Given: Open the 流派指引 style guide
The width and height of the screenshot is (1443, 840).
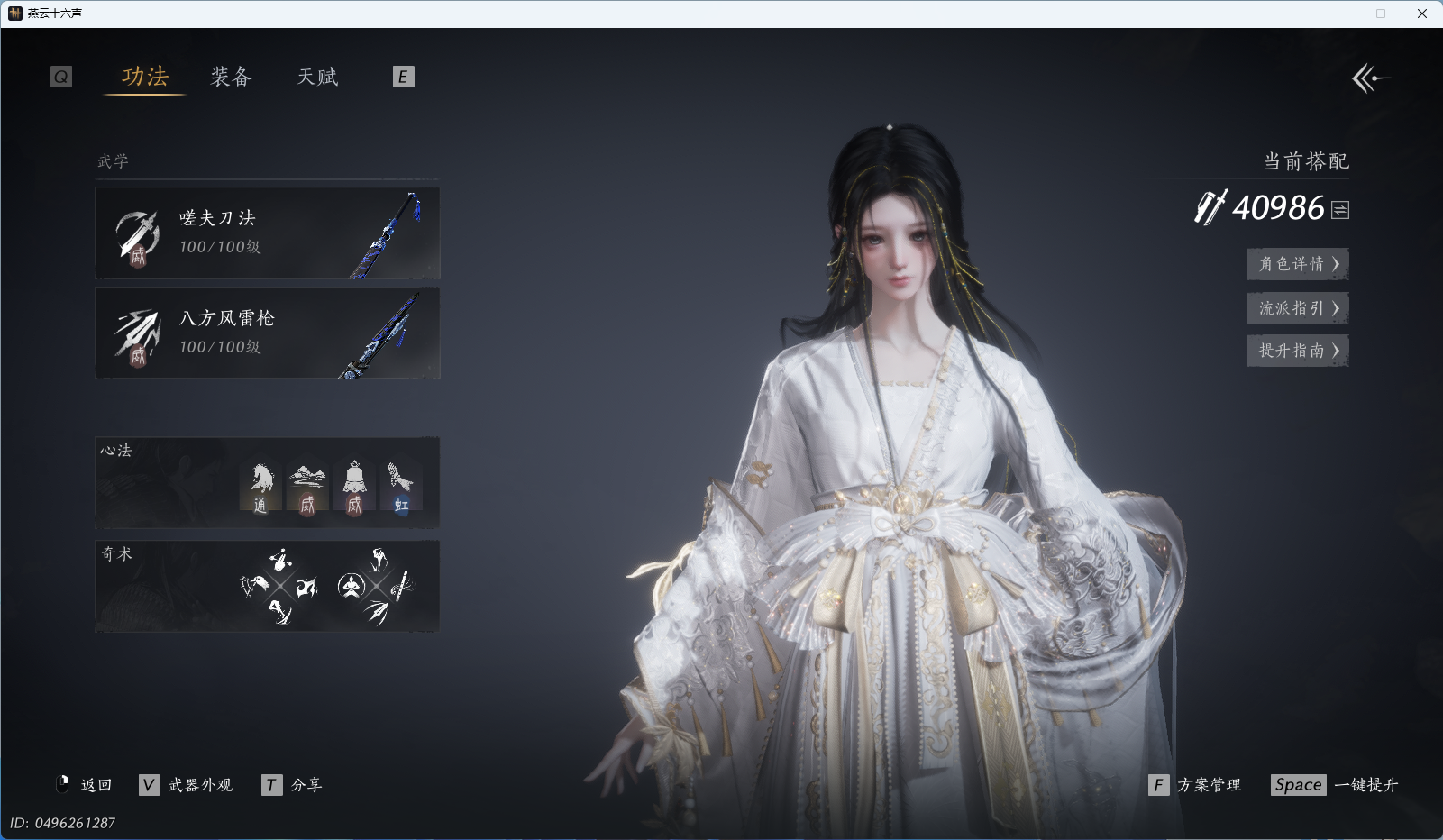Looking at the screenshot, I should (1297, 308).
